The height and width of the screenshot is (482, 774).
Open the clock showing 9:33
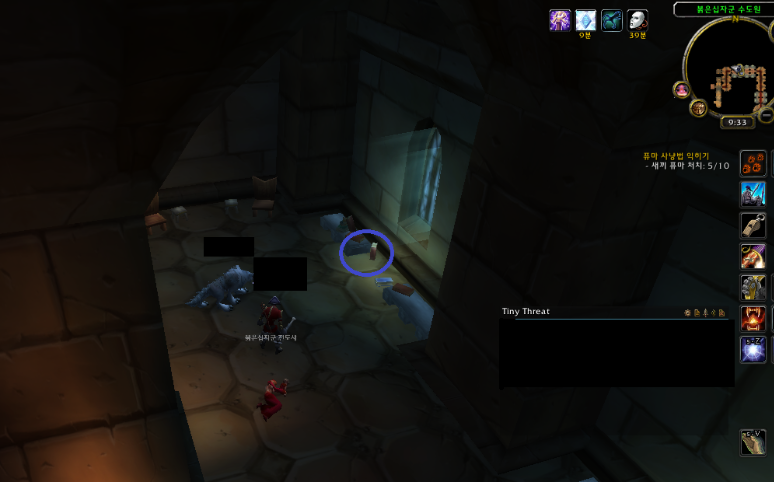(x=737, y=122)
